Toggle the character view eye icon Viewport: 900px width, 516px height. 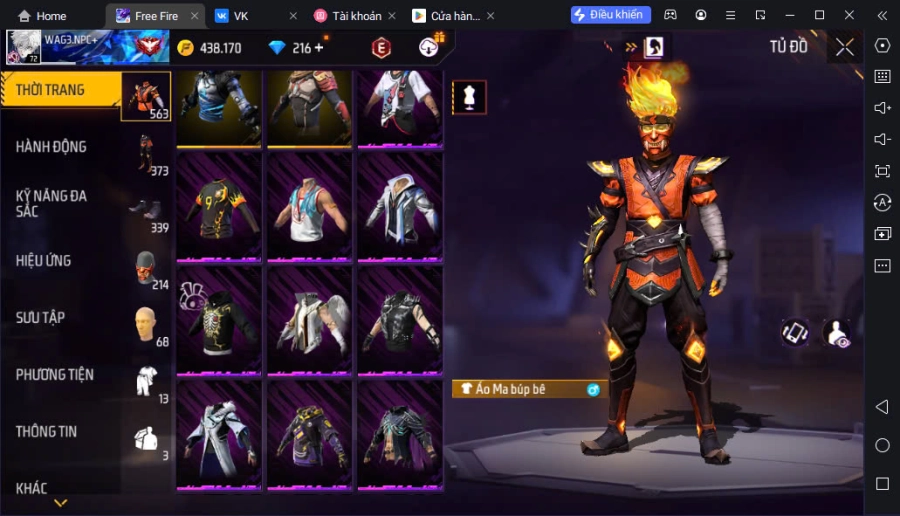(837, 334)
